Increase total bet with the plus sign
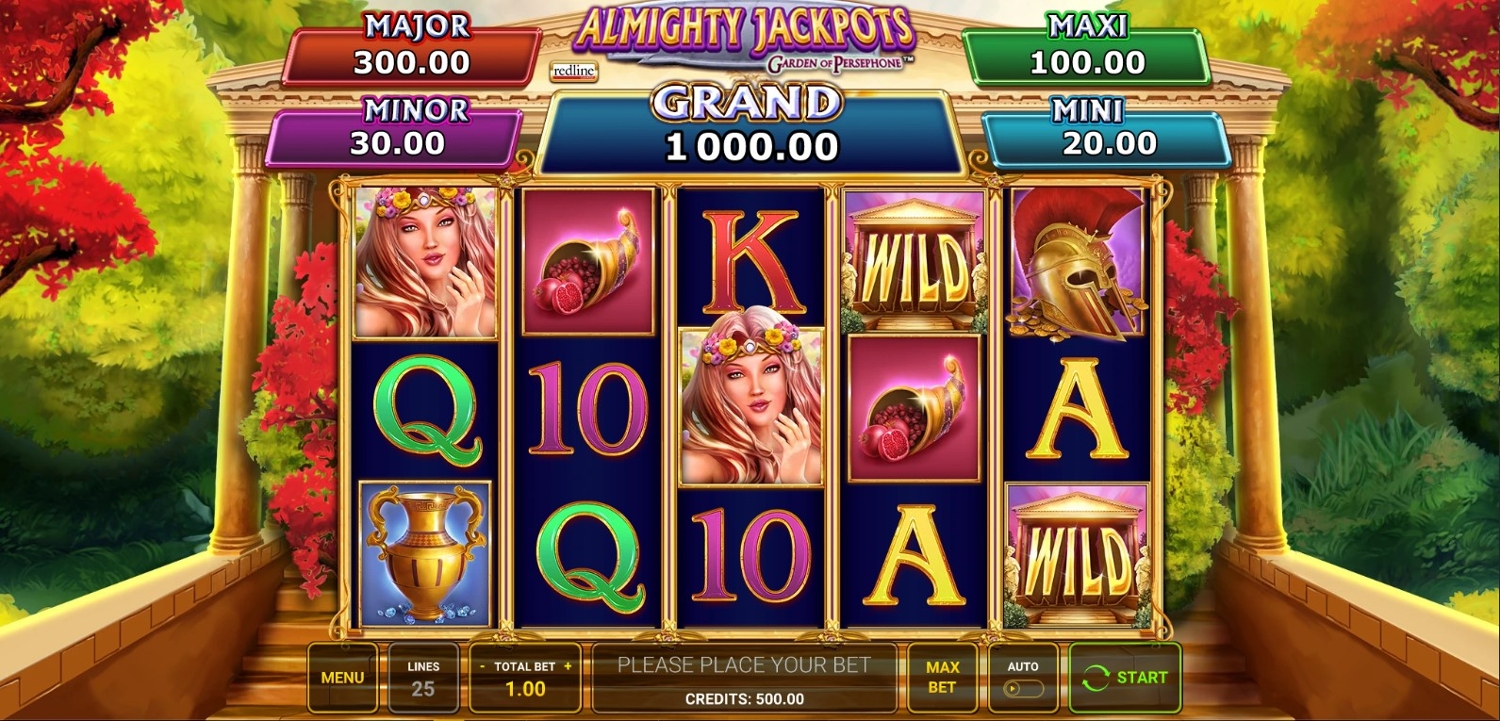1500x721 pixels. 568,666
